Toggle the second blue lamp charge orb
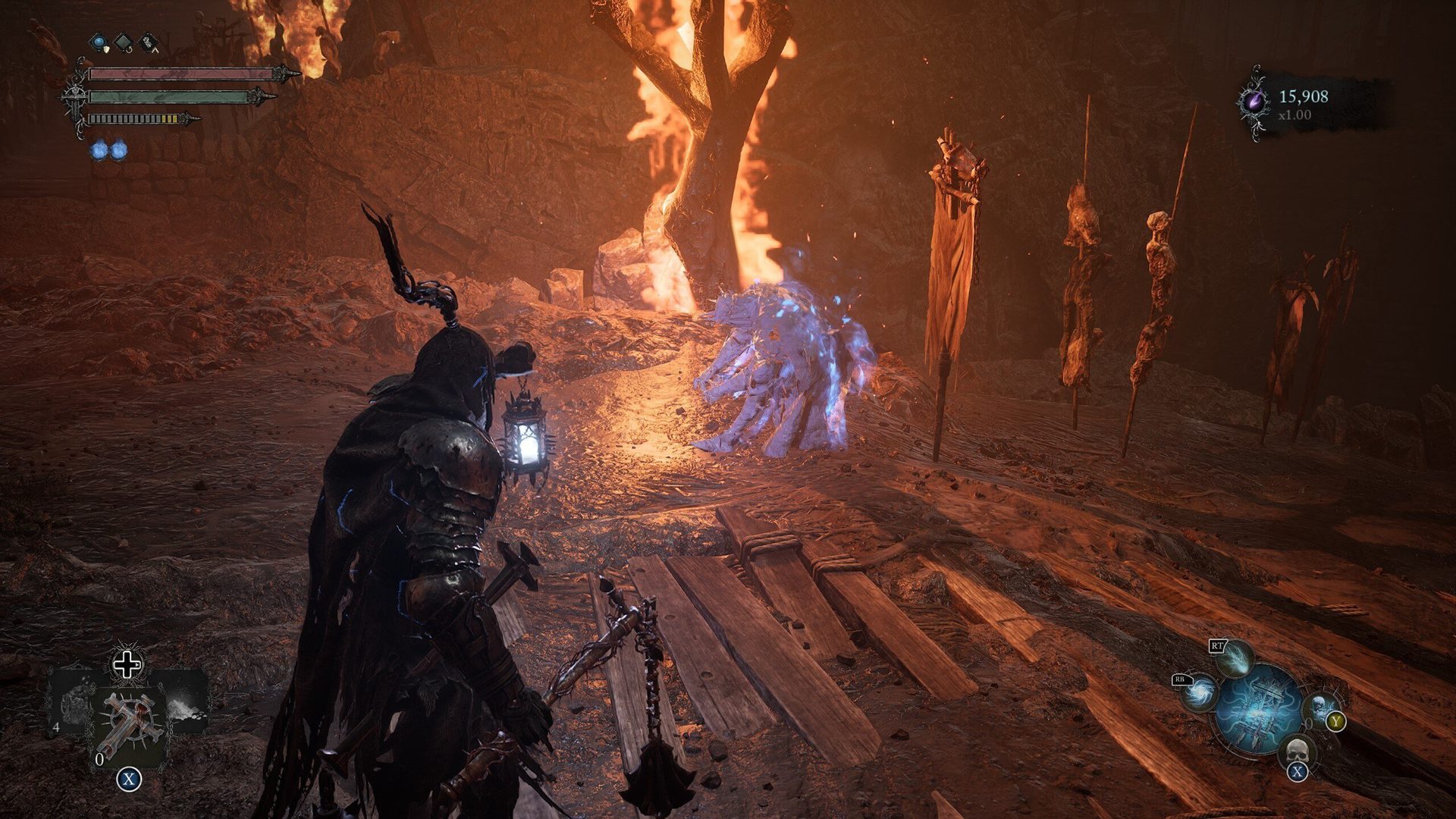The width and height of the screenshot is (1456, 819). tap(119, 150)
